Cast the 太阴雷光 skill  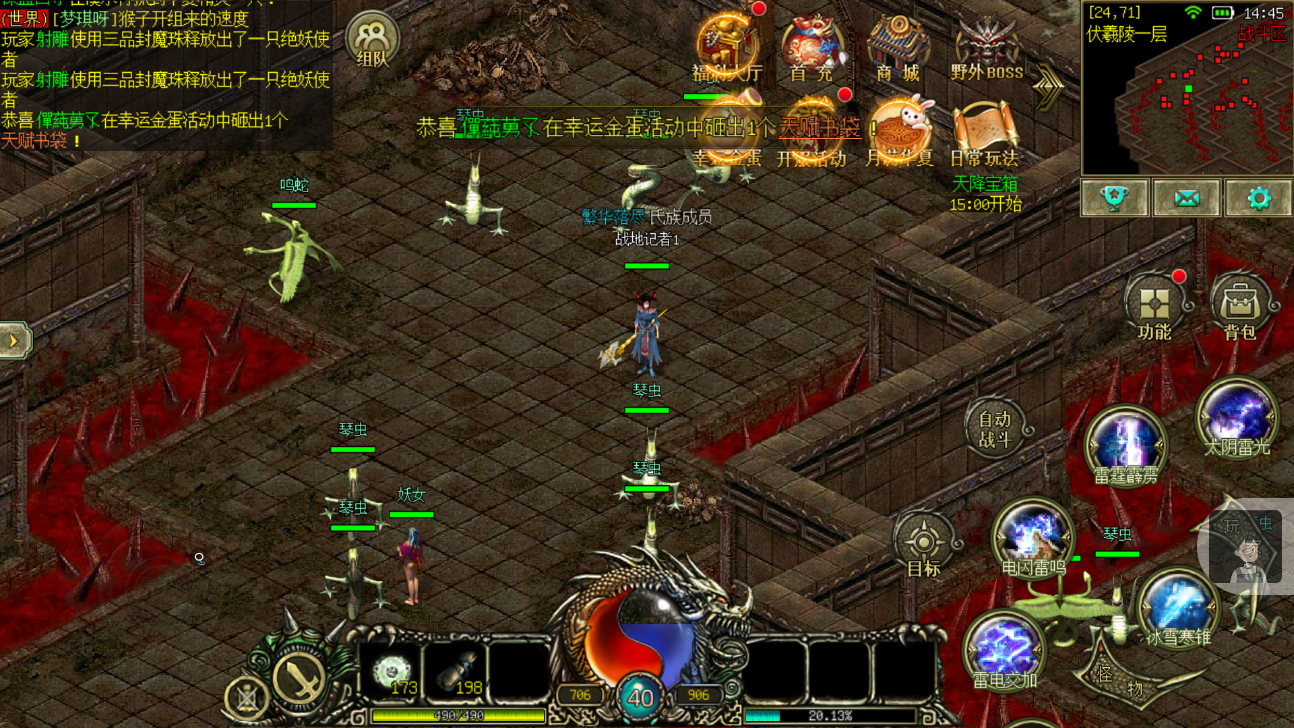[x=1237, y=419]
